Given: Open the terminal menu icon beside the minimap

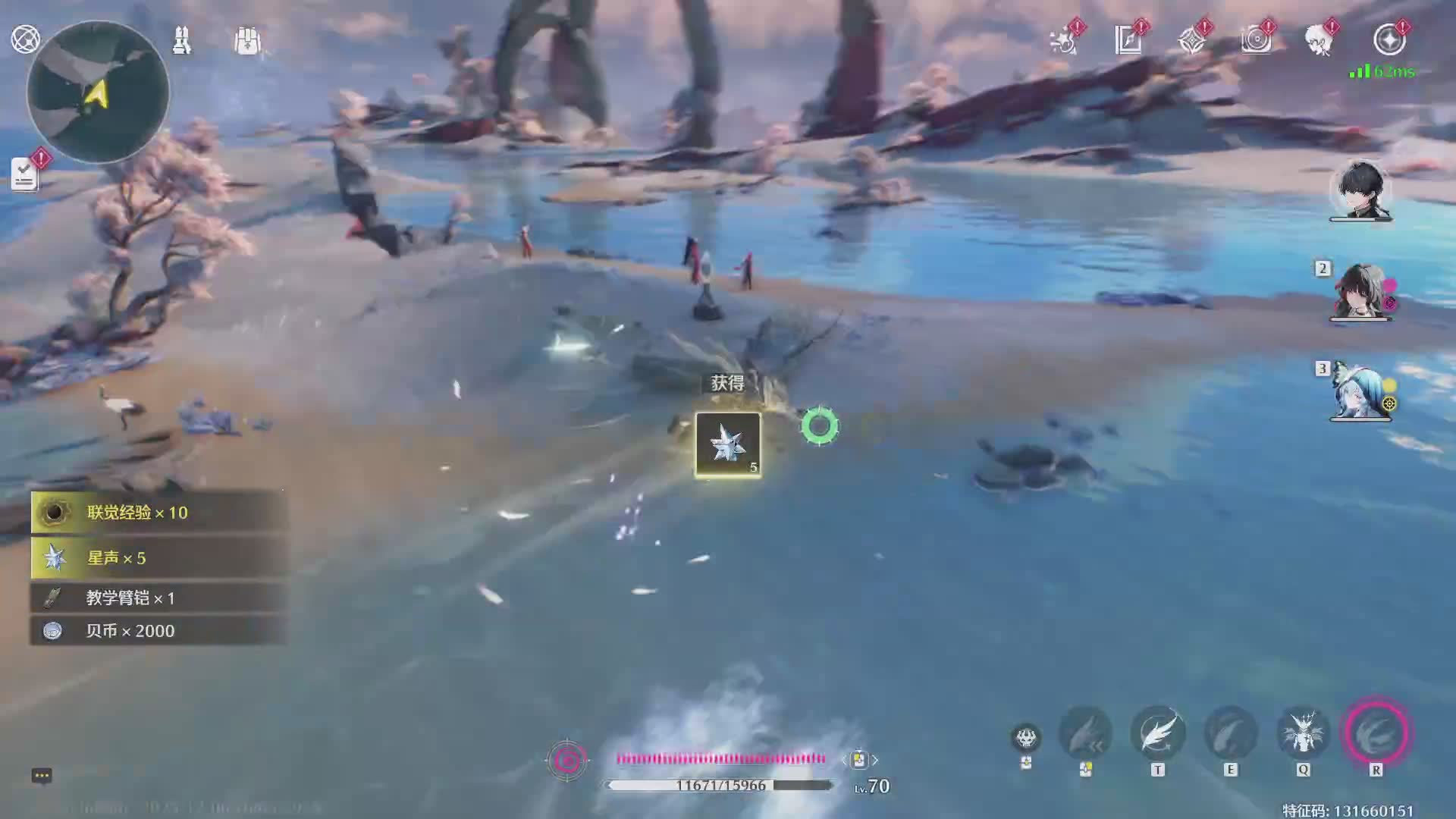Looking at the screenshot, I should tap(25, 39).
